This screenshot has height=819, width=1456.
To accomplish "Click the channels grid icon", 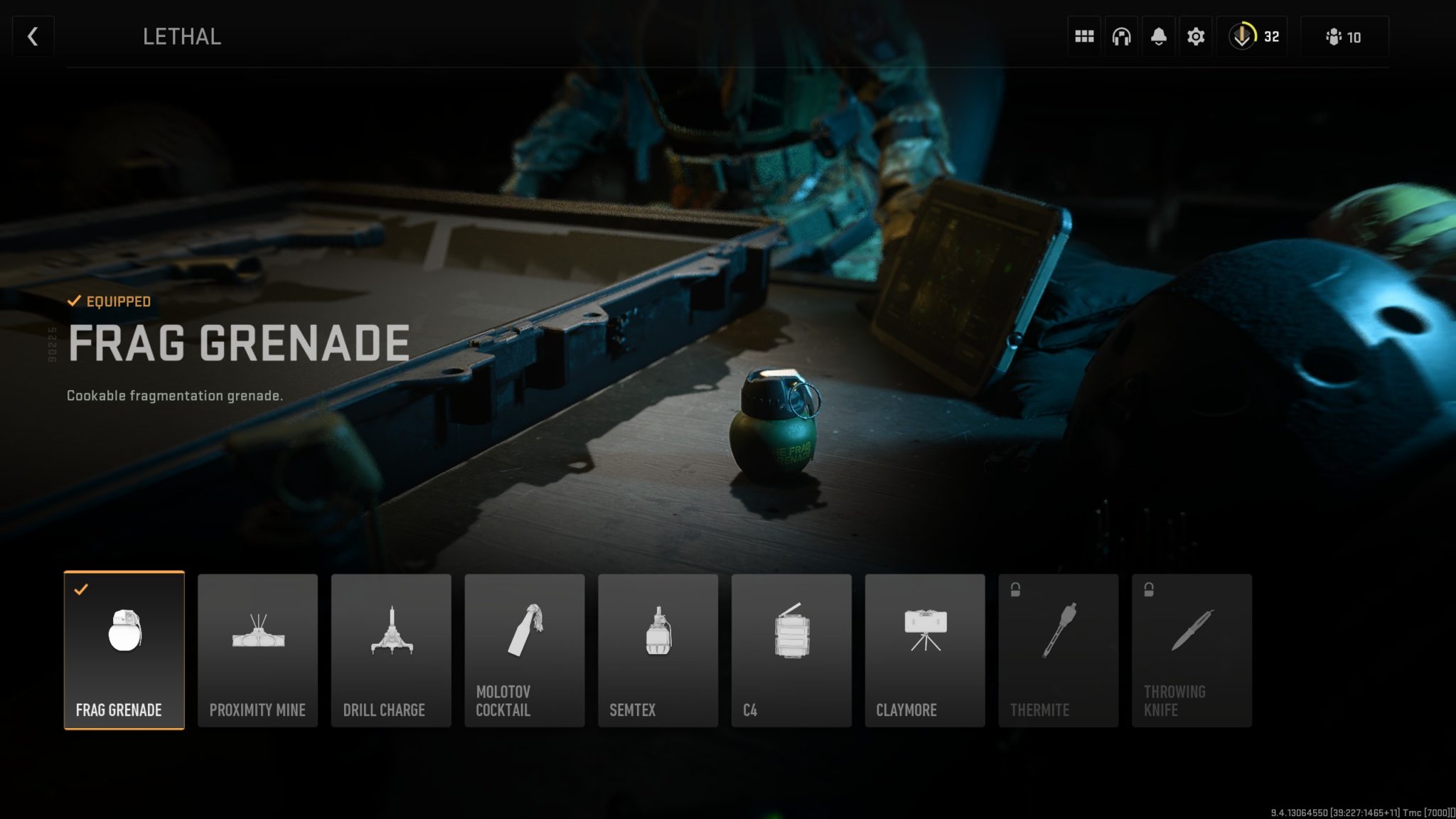I will click(1084, 36).
